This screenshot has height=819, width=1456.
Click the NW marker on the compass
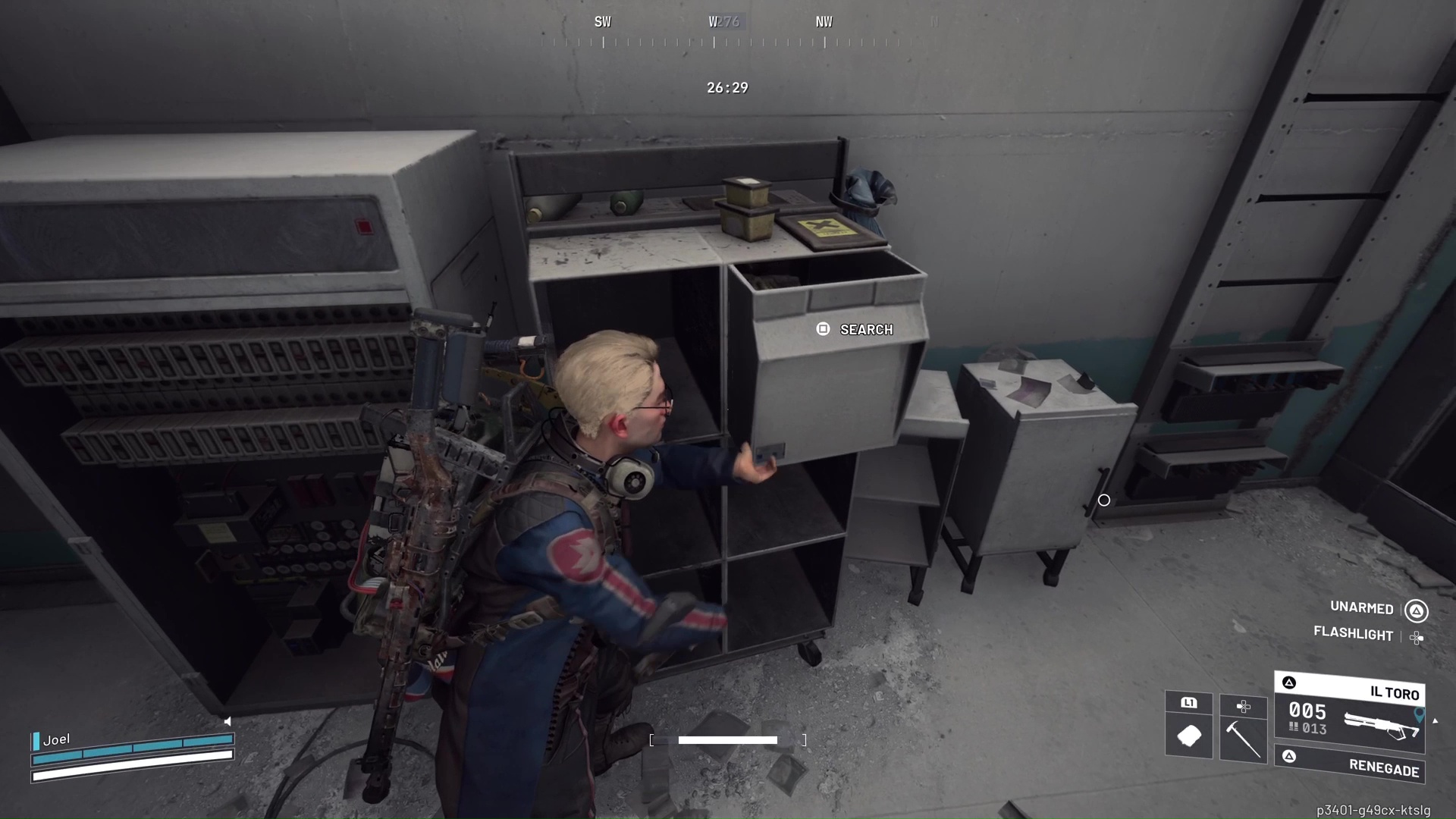[x=824, y=22]
